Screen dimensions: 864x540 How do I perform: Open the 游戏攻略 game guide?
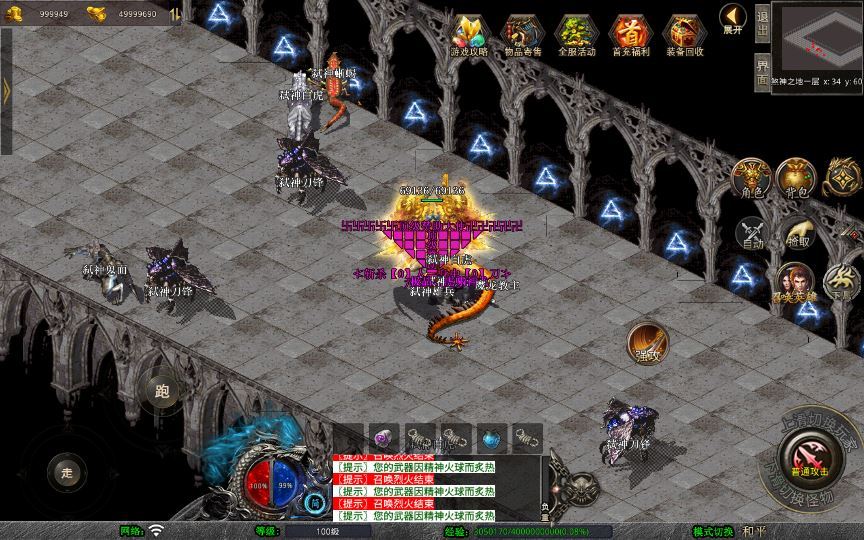[468, 35]
